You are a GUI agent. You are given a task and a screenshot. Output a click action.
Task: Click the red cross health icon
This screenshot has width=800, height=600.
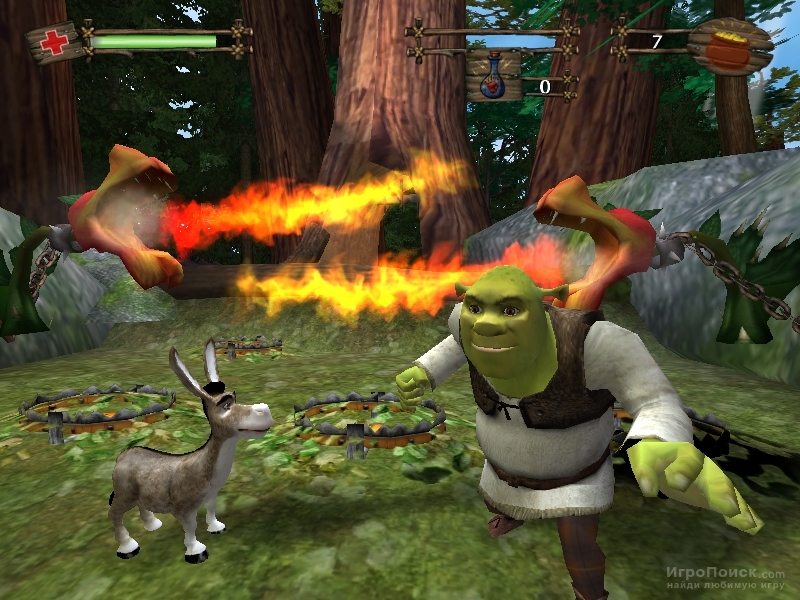[52, 43]
